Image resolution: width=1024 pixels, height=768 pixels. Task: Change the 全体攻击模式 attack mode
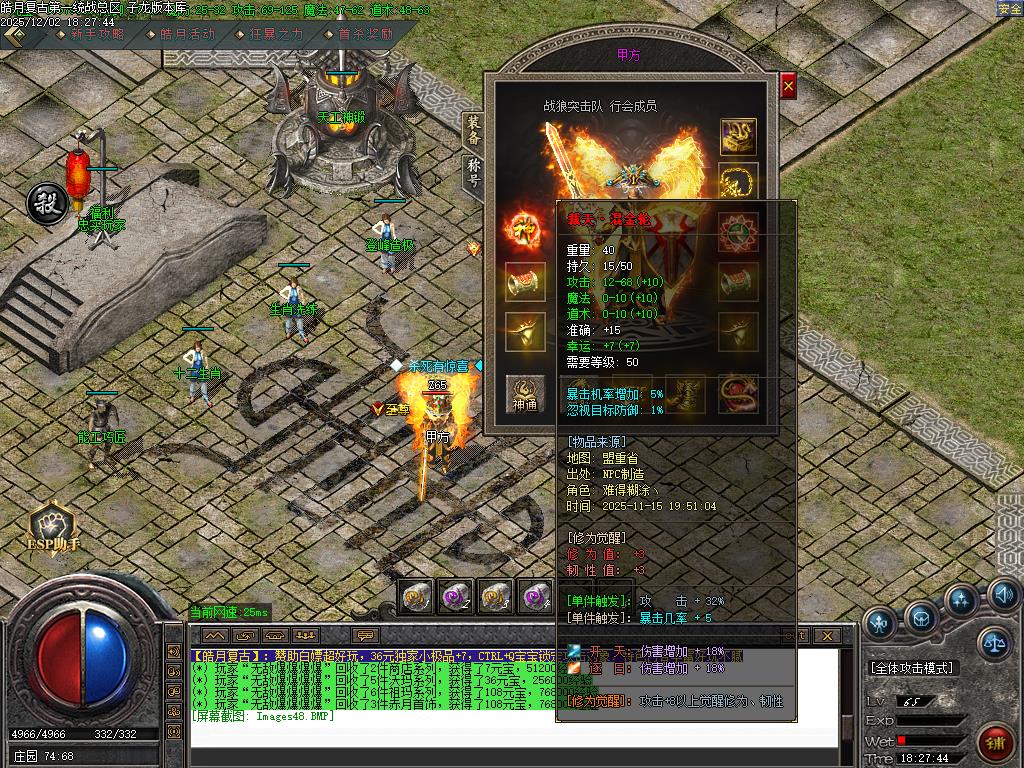click(912, 668)
